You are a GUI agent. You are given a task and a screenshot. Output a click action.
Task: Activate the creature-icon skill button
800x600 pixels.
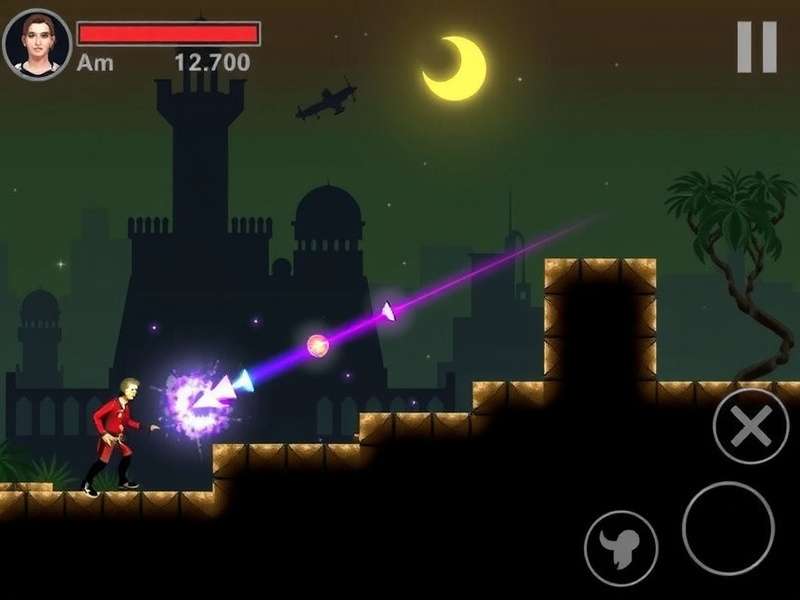[621, 548]
